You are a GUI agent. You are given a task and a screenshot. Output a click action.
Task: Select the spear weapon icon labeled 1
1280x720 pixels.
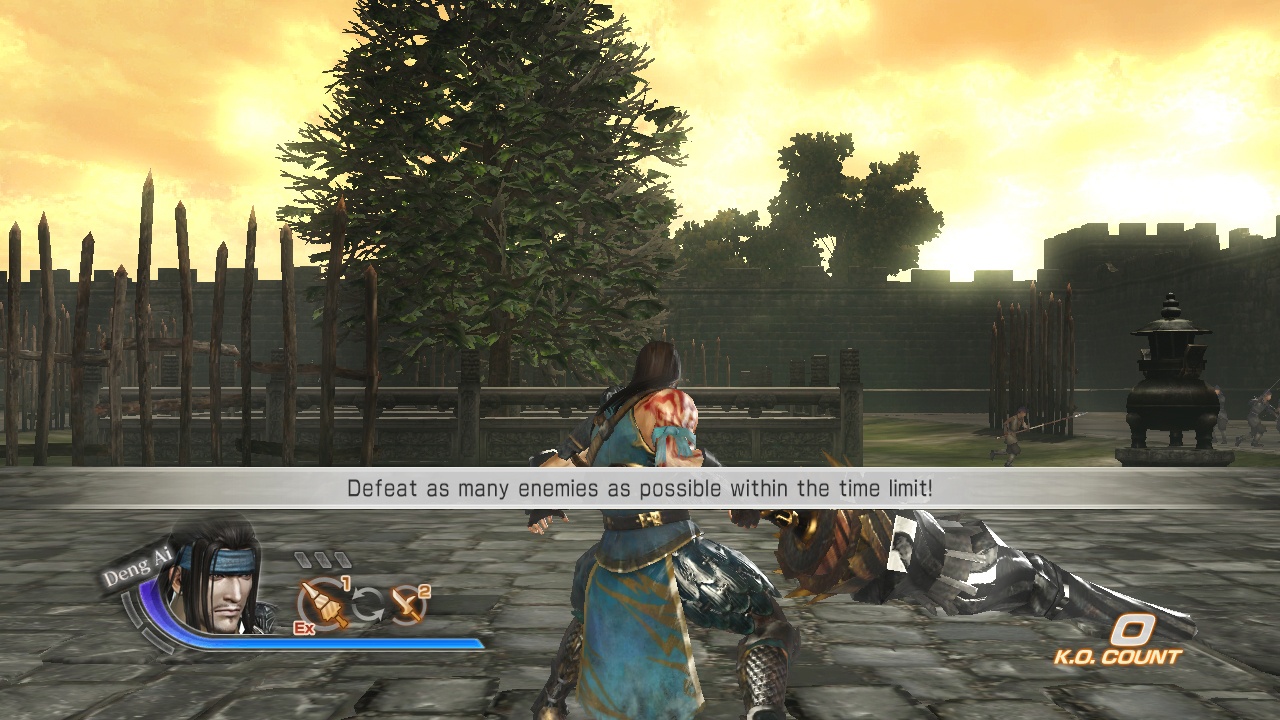pos(321,603)
